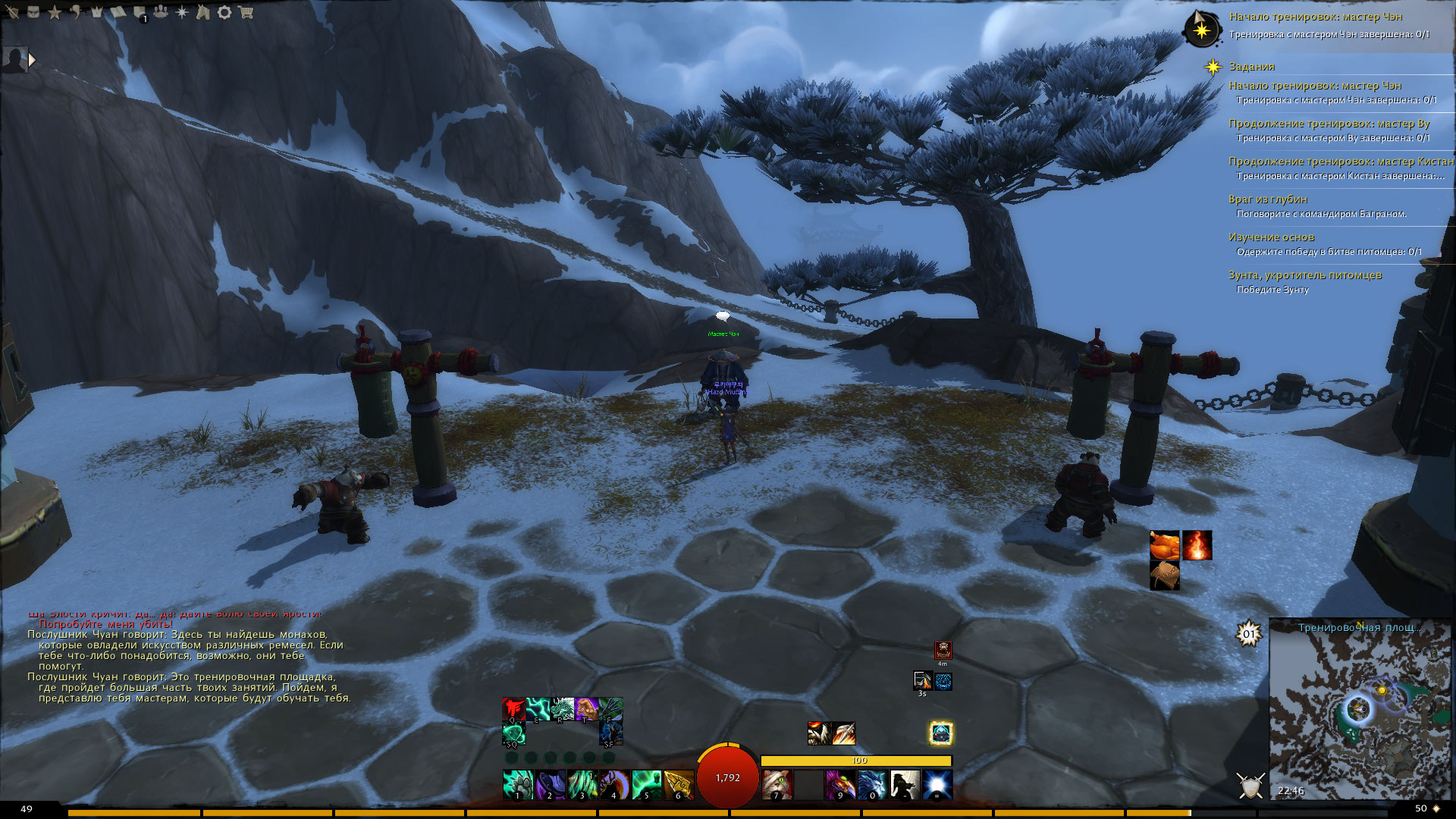Click the crossed swords shield icon
The height and width of the screenshot is (819, 1456).
(x=1250, y=786)
